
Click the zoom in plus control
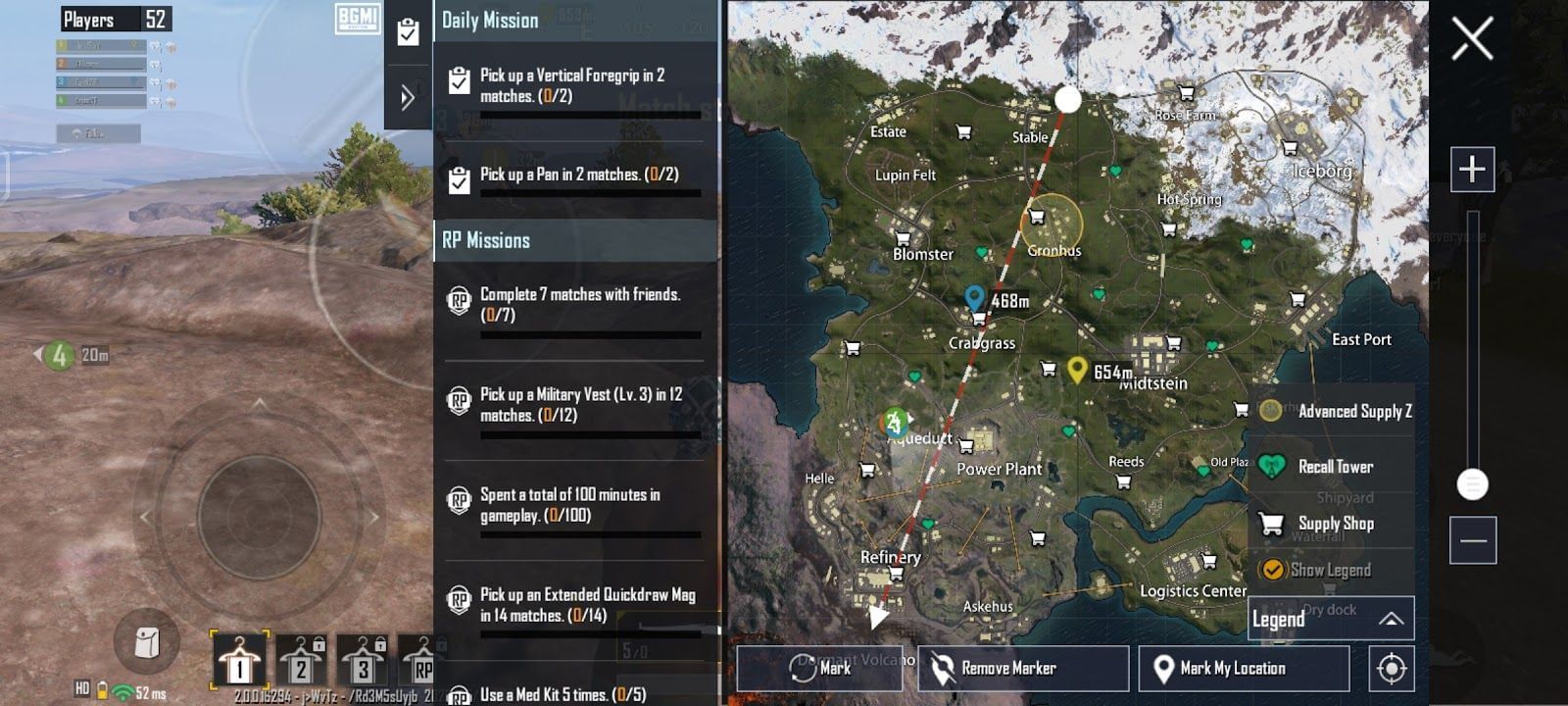[x=1472, y=167]
